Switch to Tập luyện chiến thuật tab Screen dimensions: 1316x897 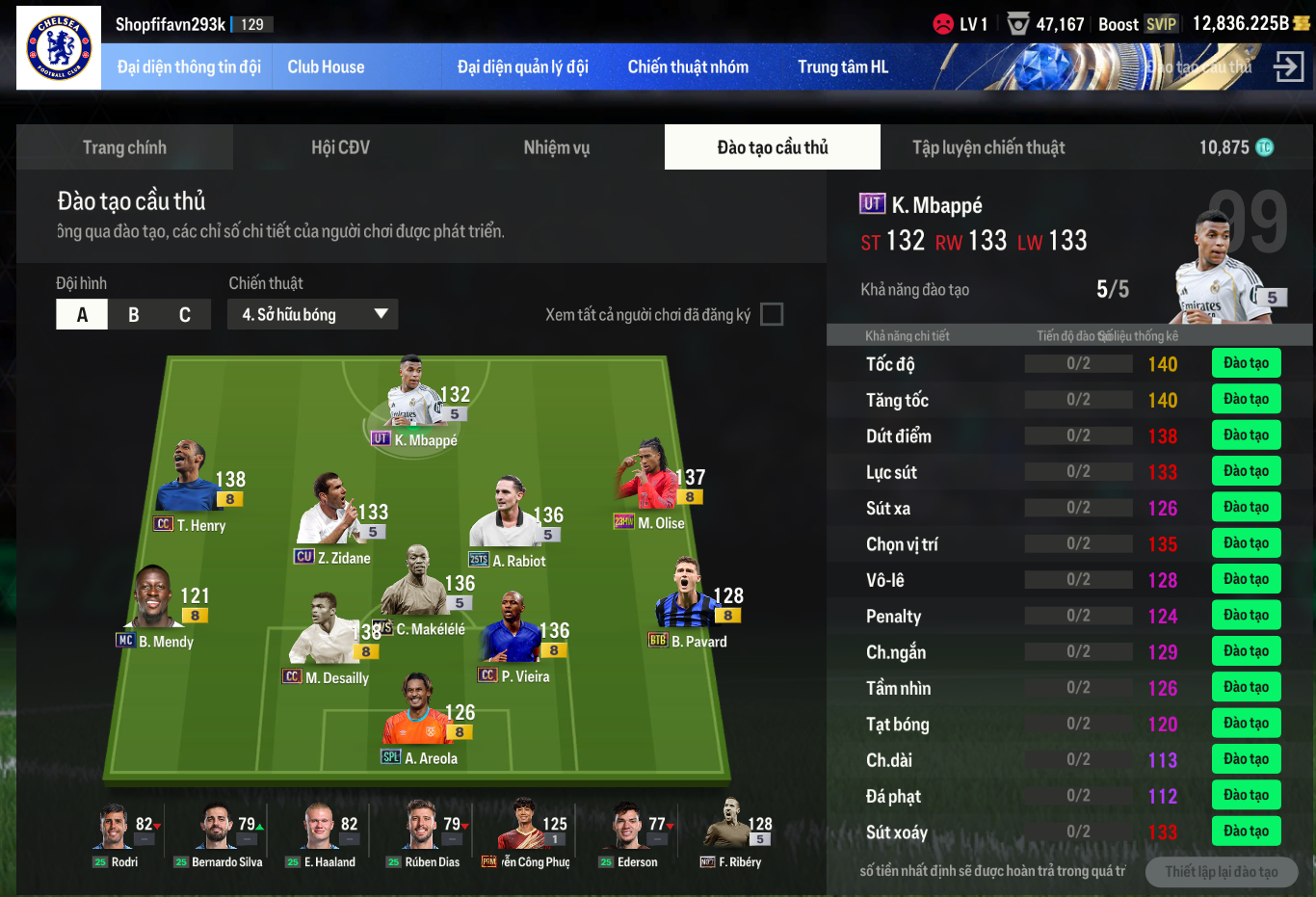[x=988, y=147]
